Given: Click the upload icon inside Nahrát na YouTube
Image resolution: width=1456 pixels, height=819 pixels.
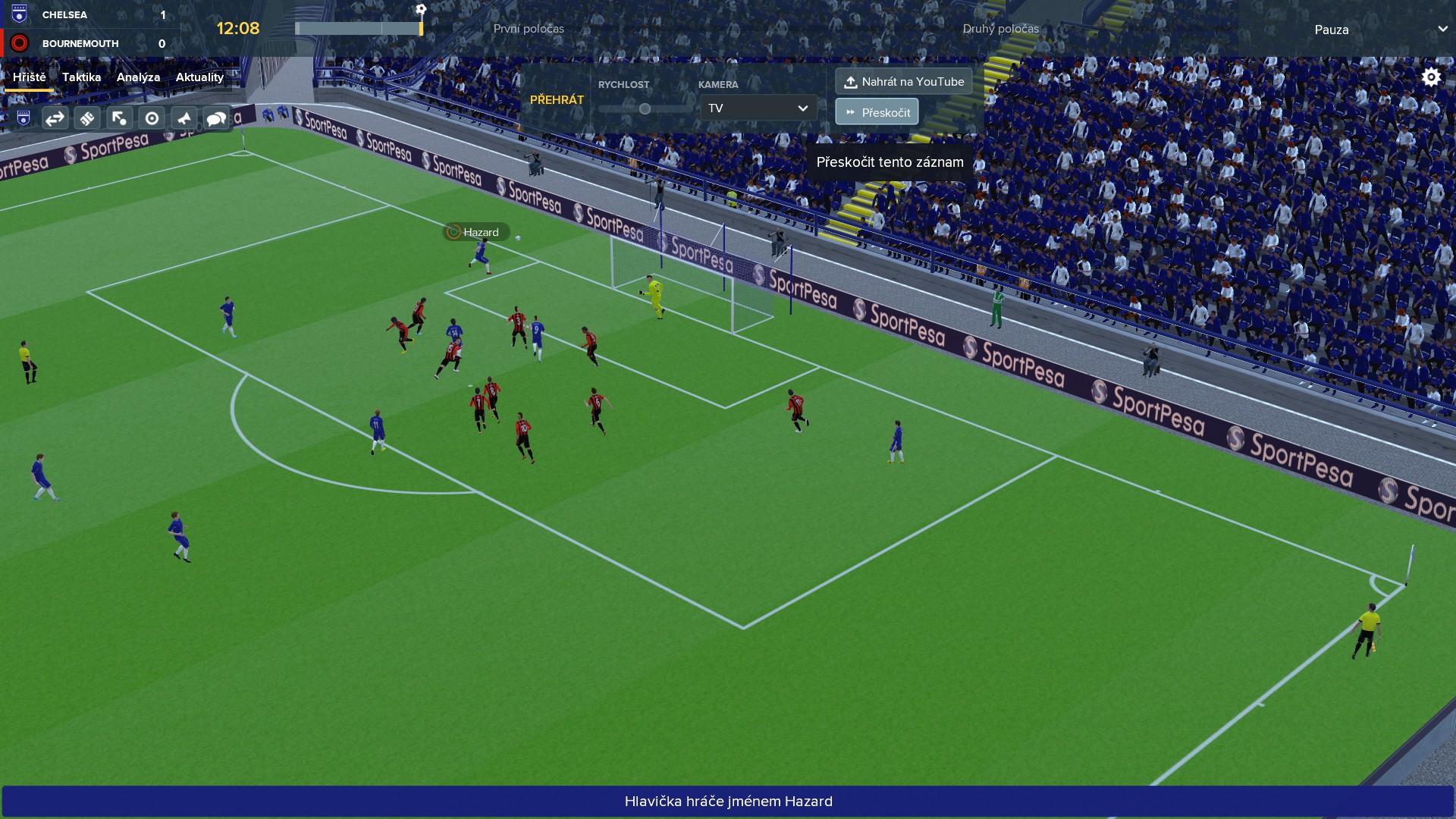Looking at the screenshot, I should [x=852, y=80].
